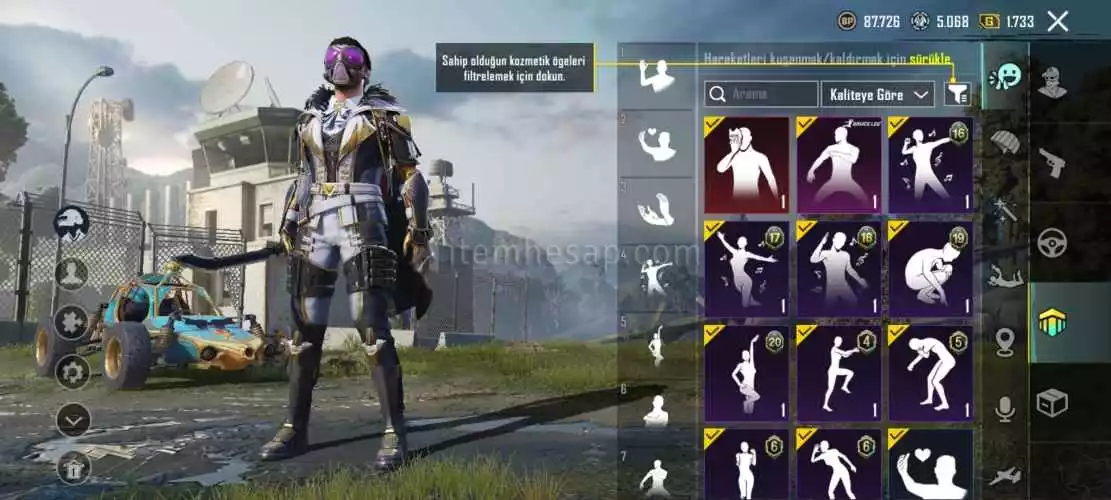1111x500 pixels.
Task: Open the Kaliteye Göre sort dropdown
Action: click(x=878, y=94)
